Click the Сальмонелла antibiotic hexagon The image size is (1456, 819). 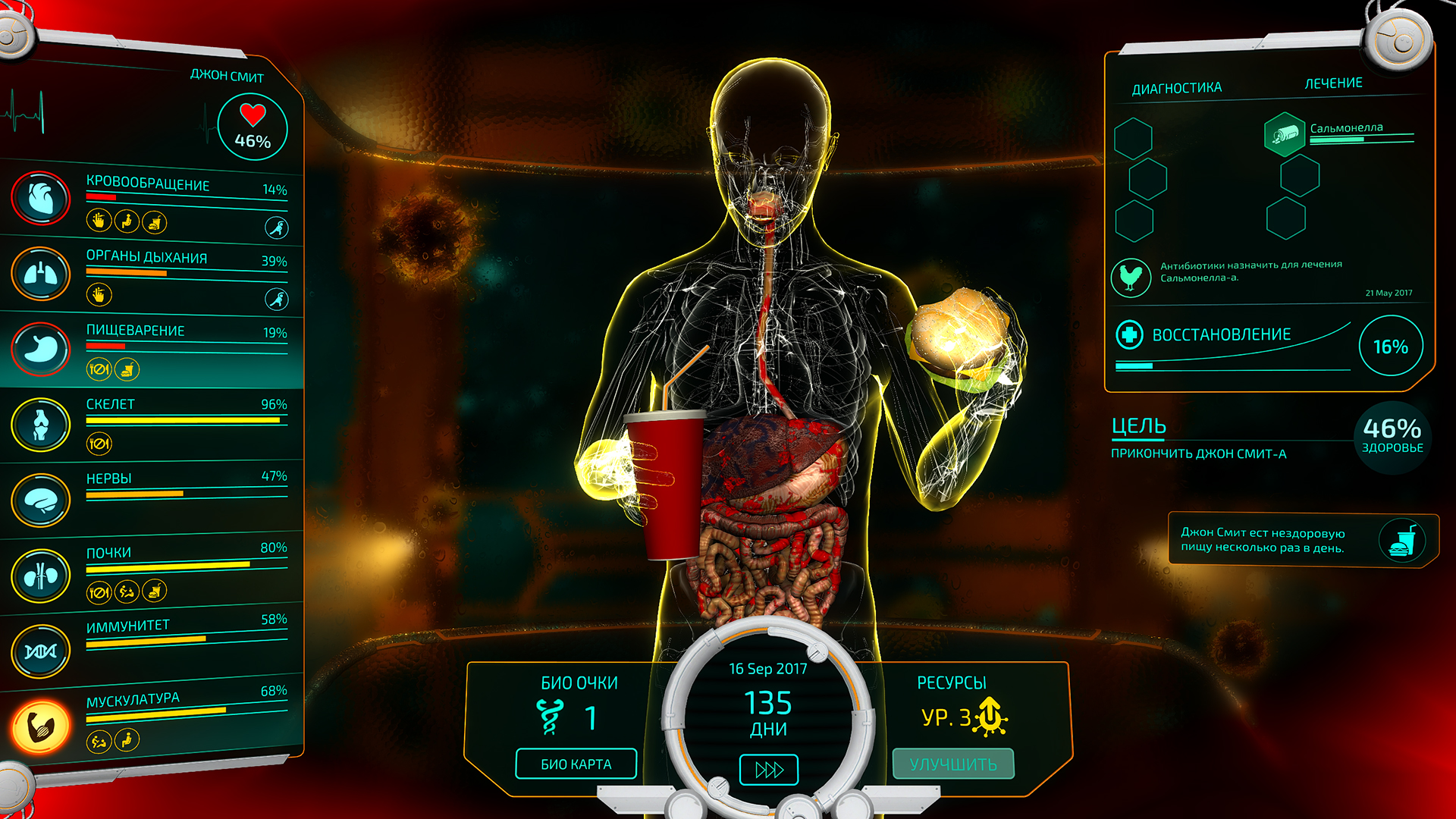pos(1283,134)
